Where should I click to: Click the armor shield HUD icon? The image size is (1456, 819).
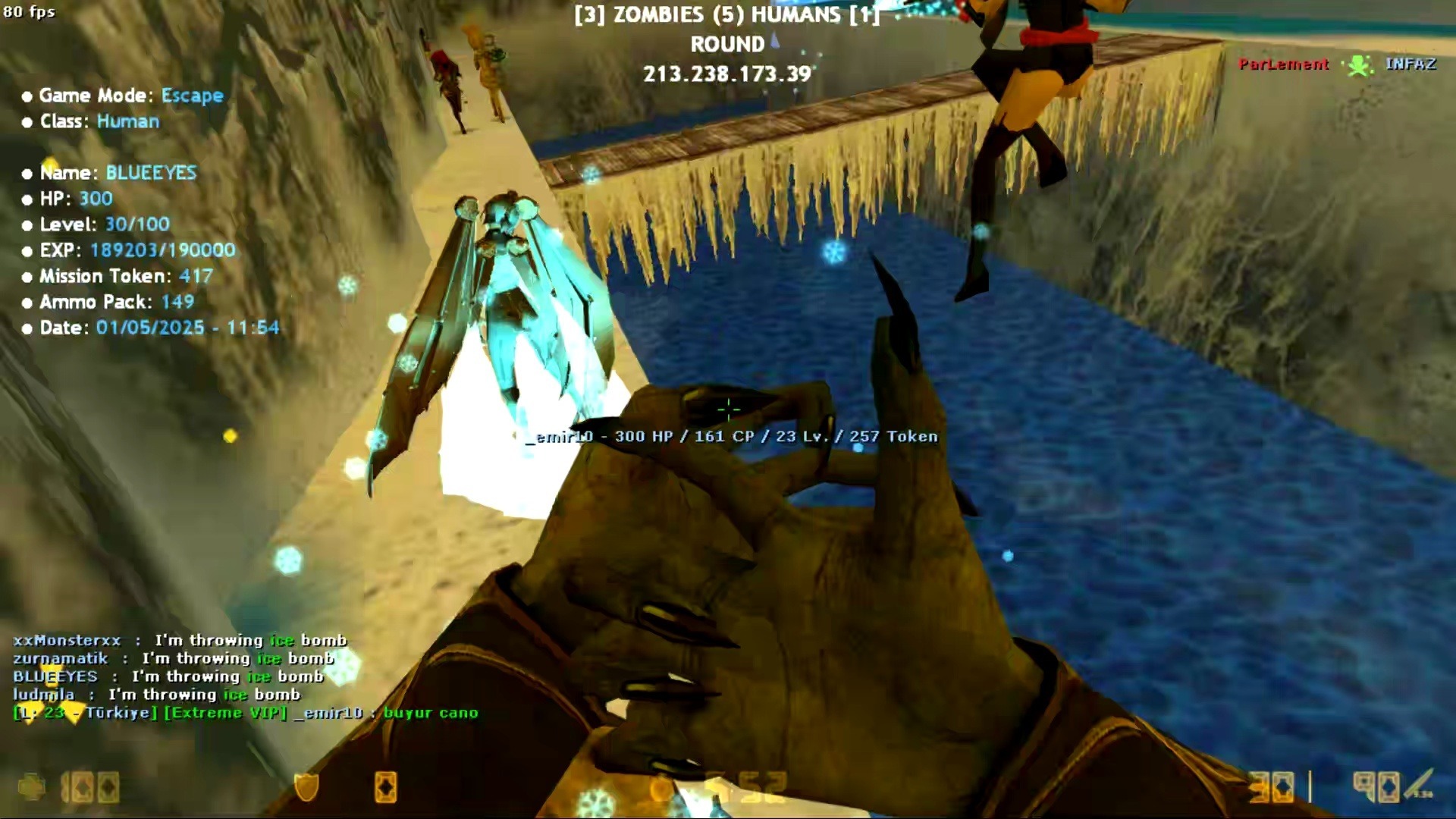(306, 788)
